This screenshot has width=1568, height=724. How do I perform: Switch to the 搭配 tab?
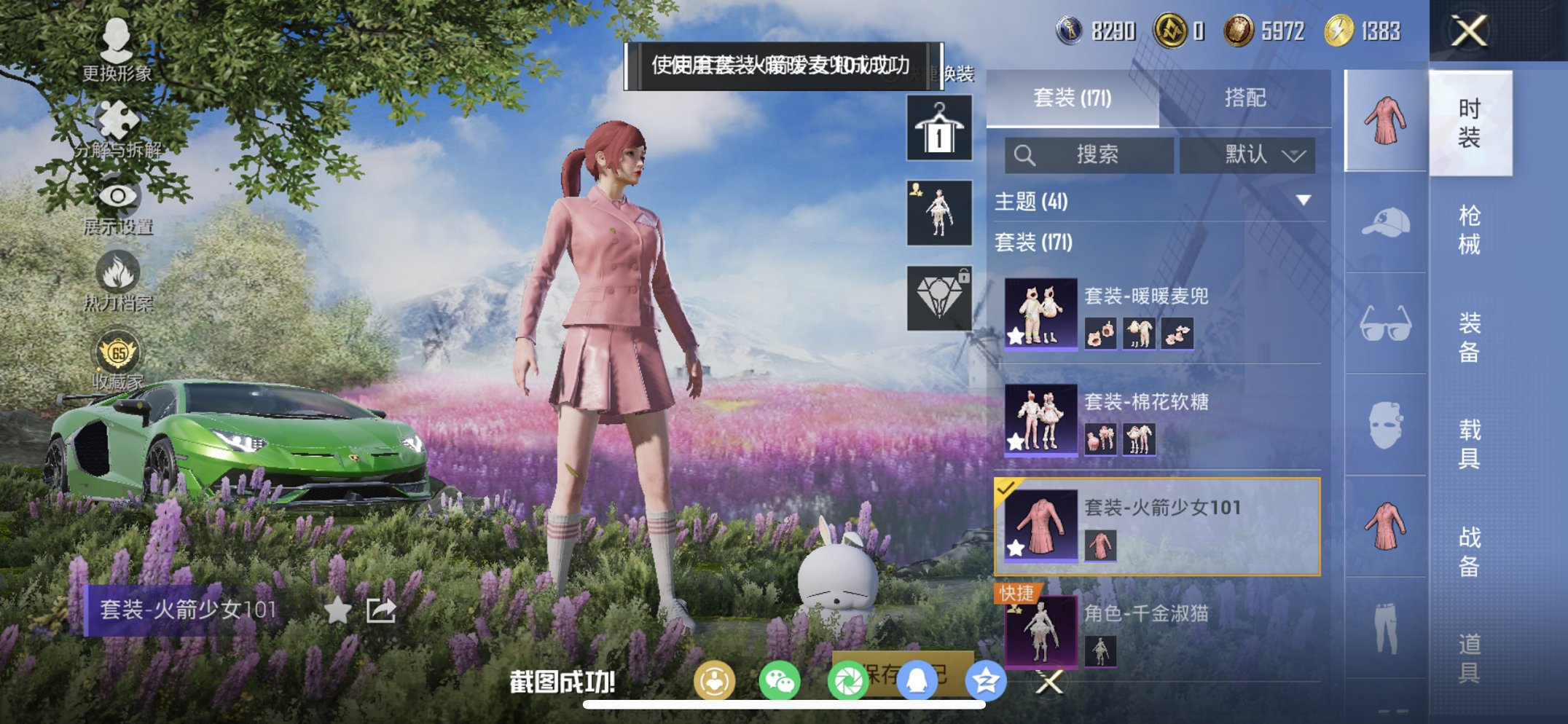pyautogui.click(x=1246, y=97)
